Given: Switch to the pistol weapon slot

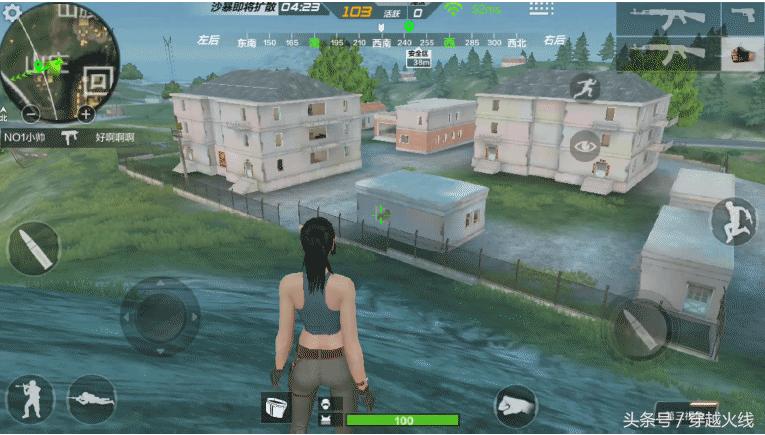Looking at the screenshot, I should (743, 19).
